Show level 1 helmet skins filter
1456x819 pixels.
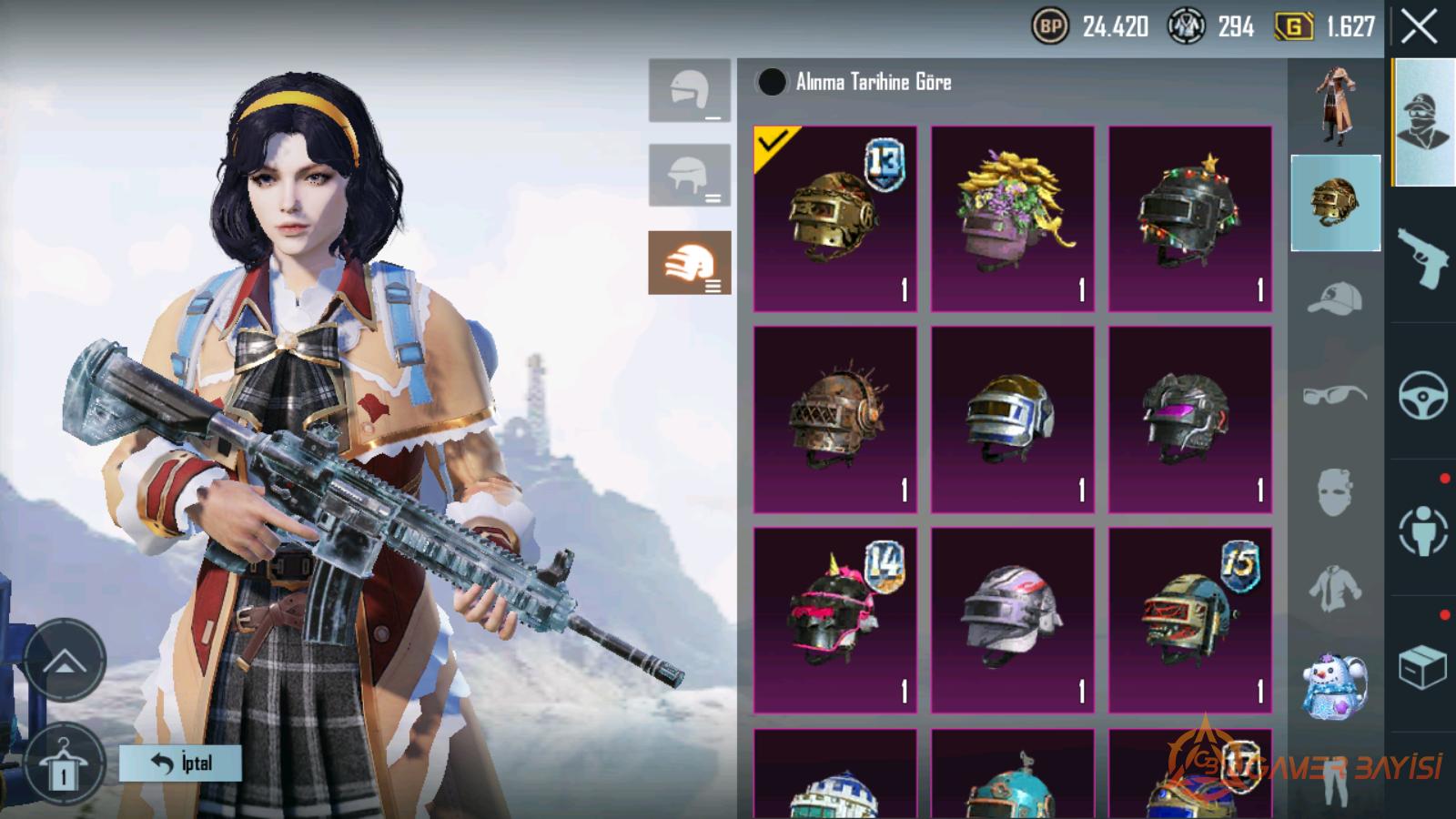tap(689, 91)
